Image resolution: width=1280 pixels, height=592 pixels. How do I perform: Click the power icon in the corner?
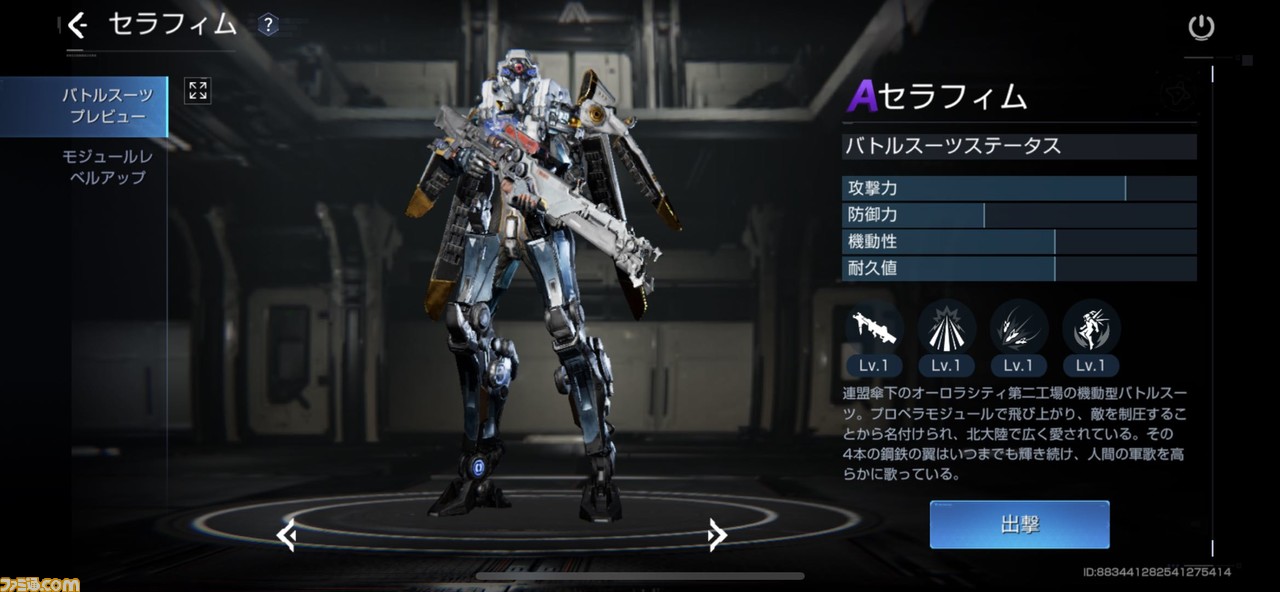(x=1201, y=27)
